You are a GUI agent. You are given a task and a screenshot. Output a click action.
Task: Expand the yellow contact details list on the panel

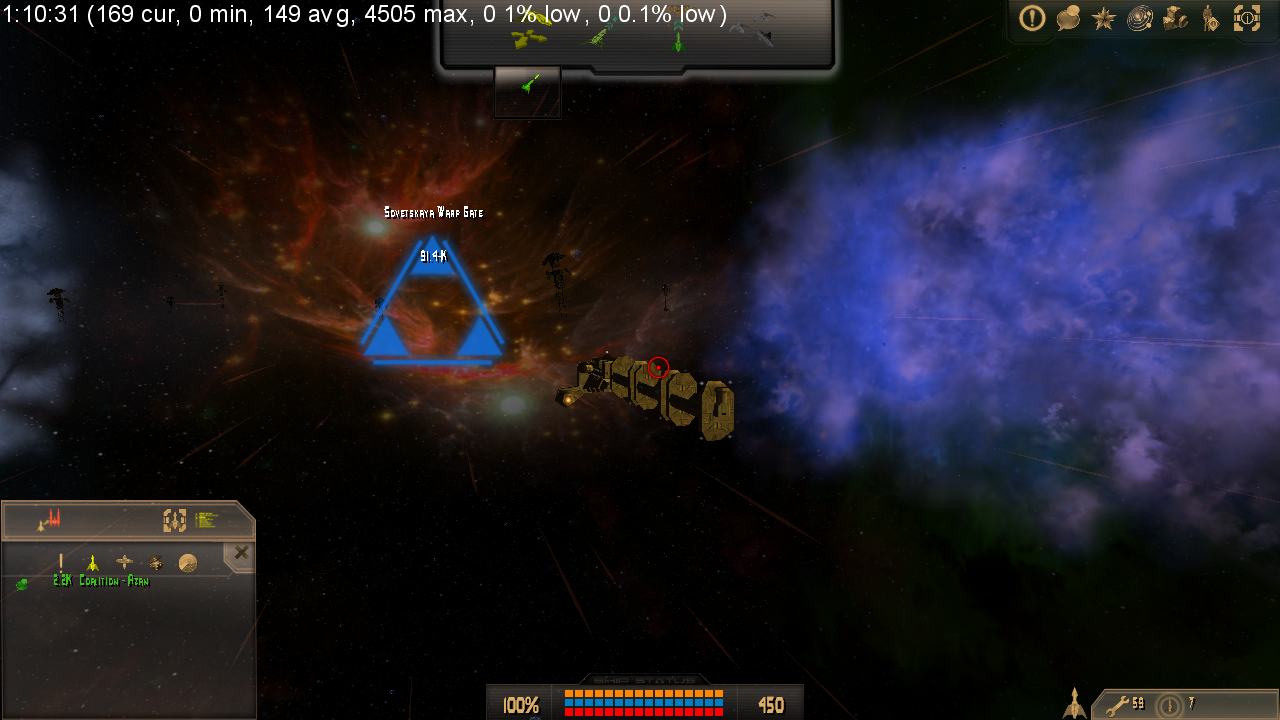(205, 520)
